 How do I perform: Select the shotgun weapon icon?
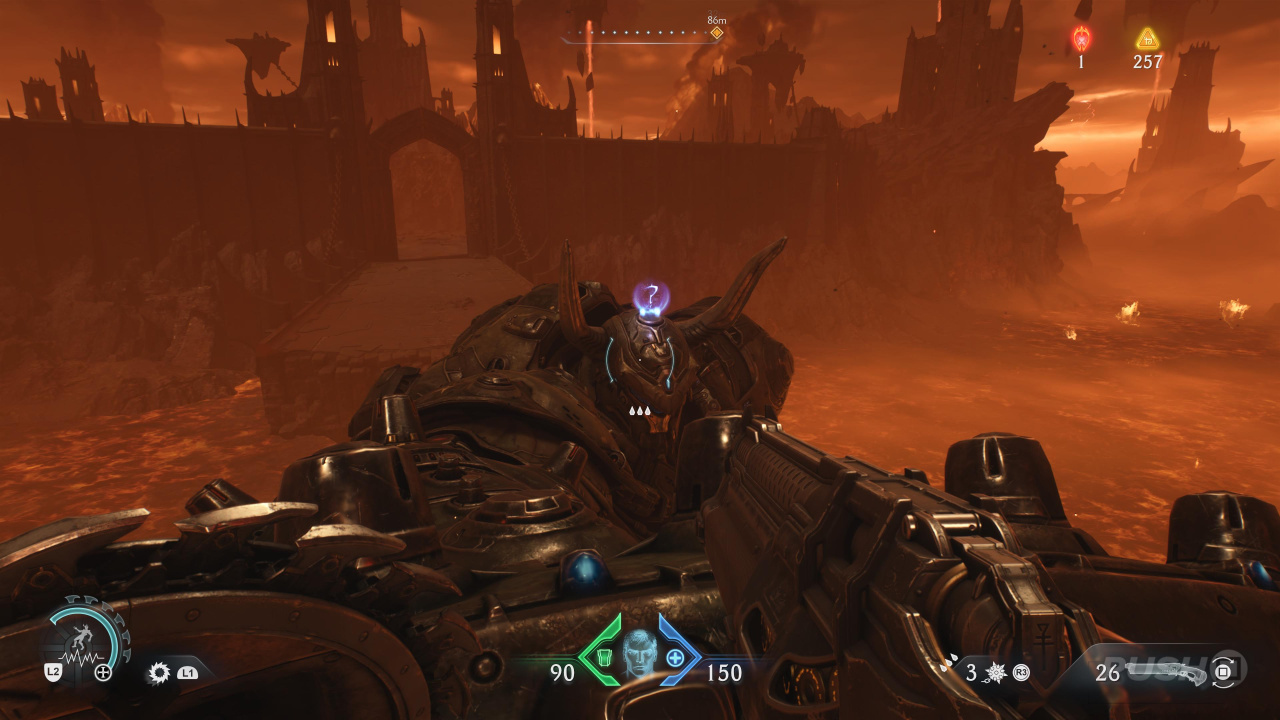pos(1167,671)
